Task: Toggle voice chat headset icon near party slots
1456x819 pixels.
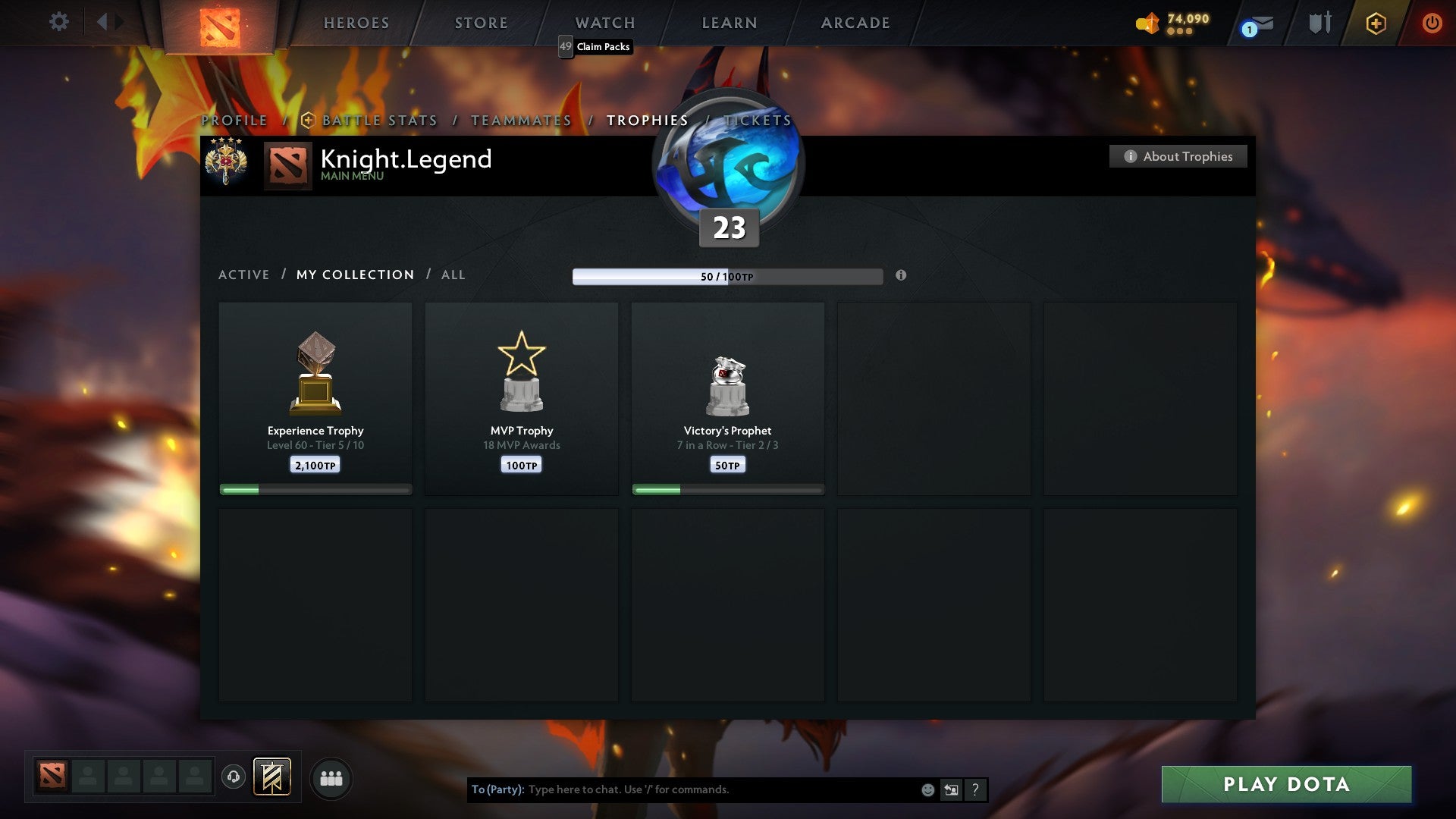Action: click(233, 778)
